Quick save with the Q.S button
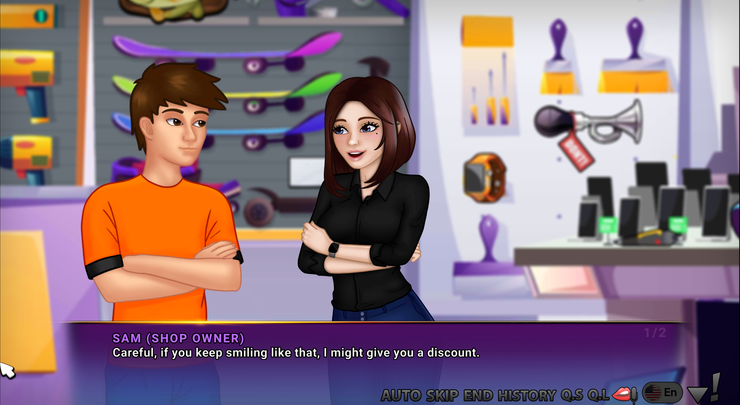Viewport: 740px width, 405px height. [x=571, y=394]
